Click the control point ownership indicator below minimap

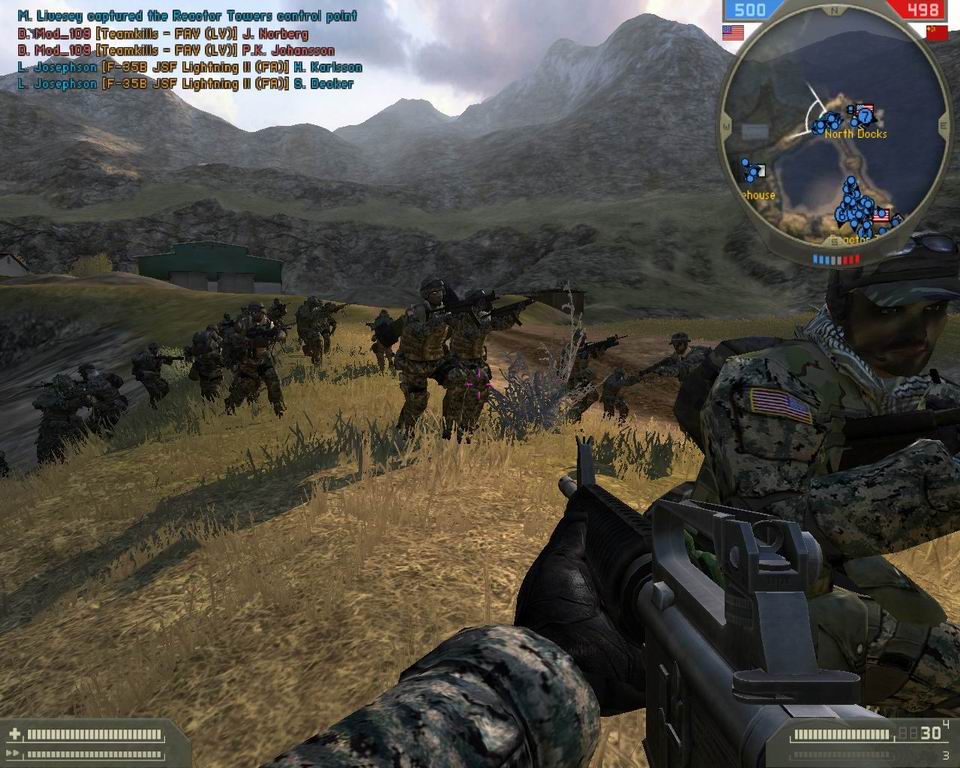pyautogui.click(x=835, y=259)
